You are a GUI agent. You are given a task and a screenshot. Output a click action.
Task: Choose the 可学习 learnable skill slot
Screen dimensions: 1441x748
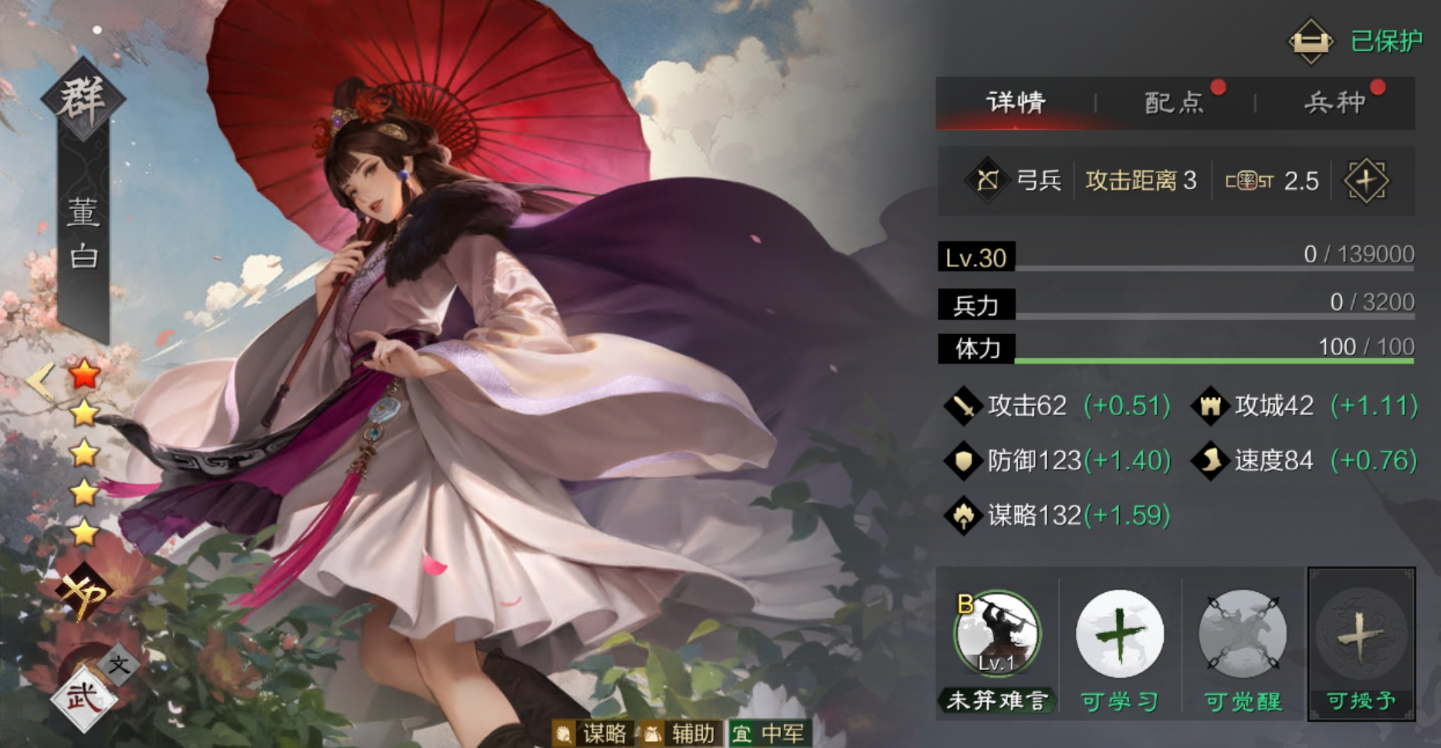pos(1119,634)
